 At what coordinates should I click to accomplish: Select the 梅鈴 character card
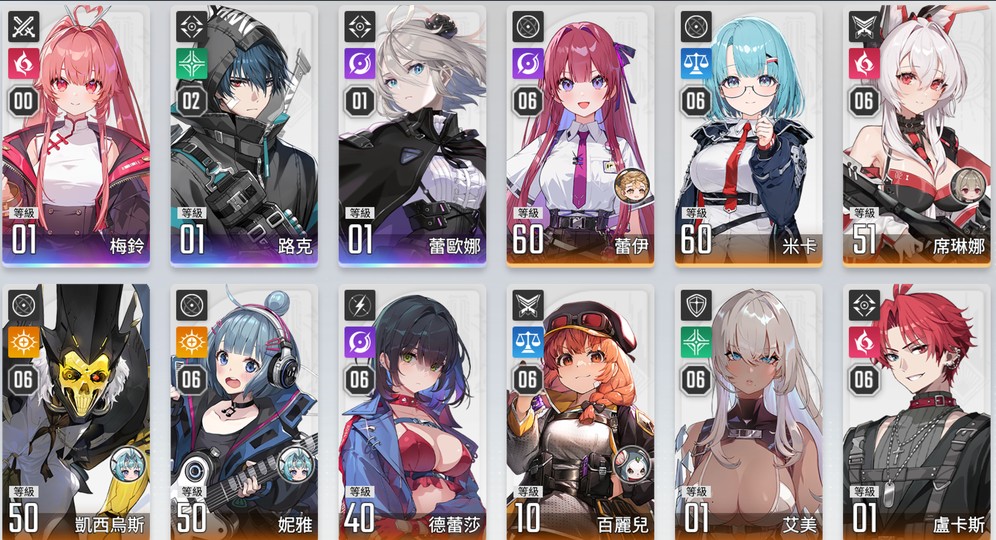click(76, 135)
